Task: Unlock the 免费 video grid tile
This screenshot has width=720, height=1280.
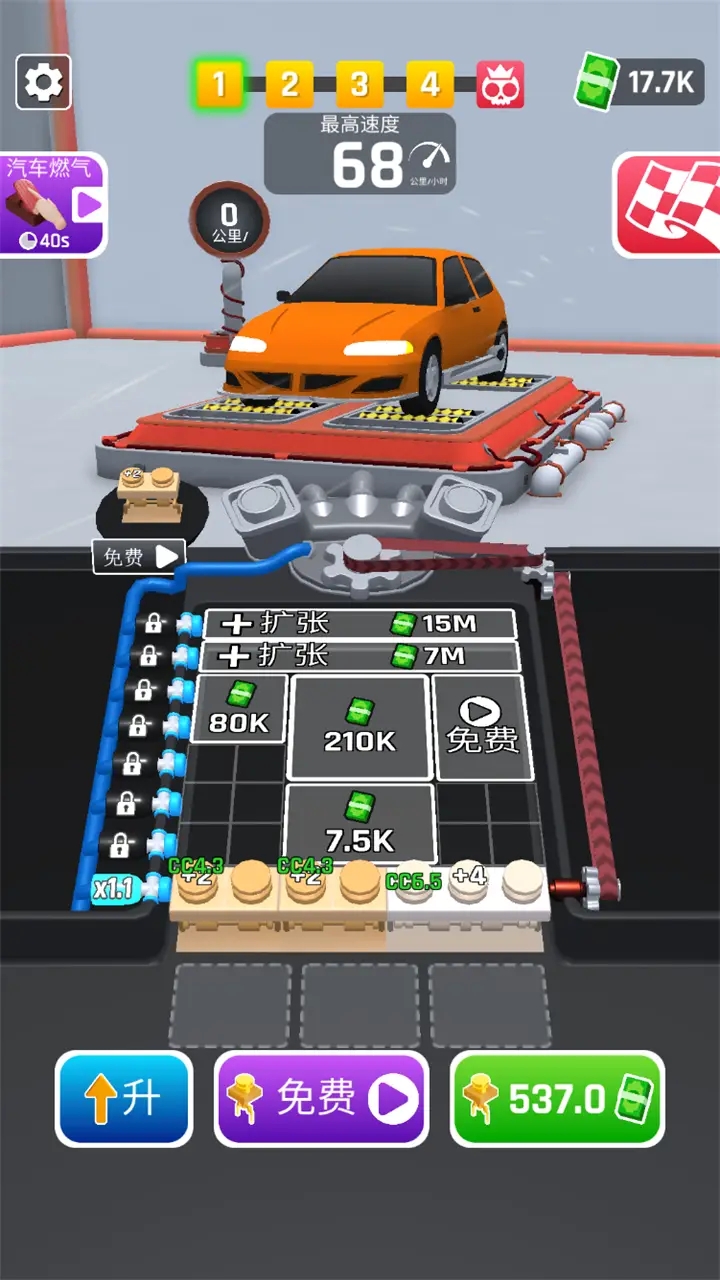Action: (482, 726)
